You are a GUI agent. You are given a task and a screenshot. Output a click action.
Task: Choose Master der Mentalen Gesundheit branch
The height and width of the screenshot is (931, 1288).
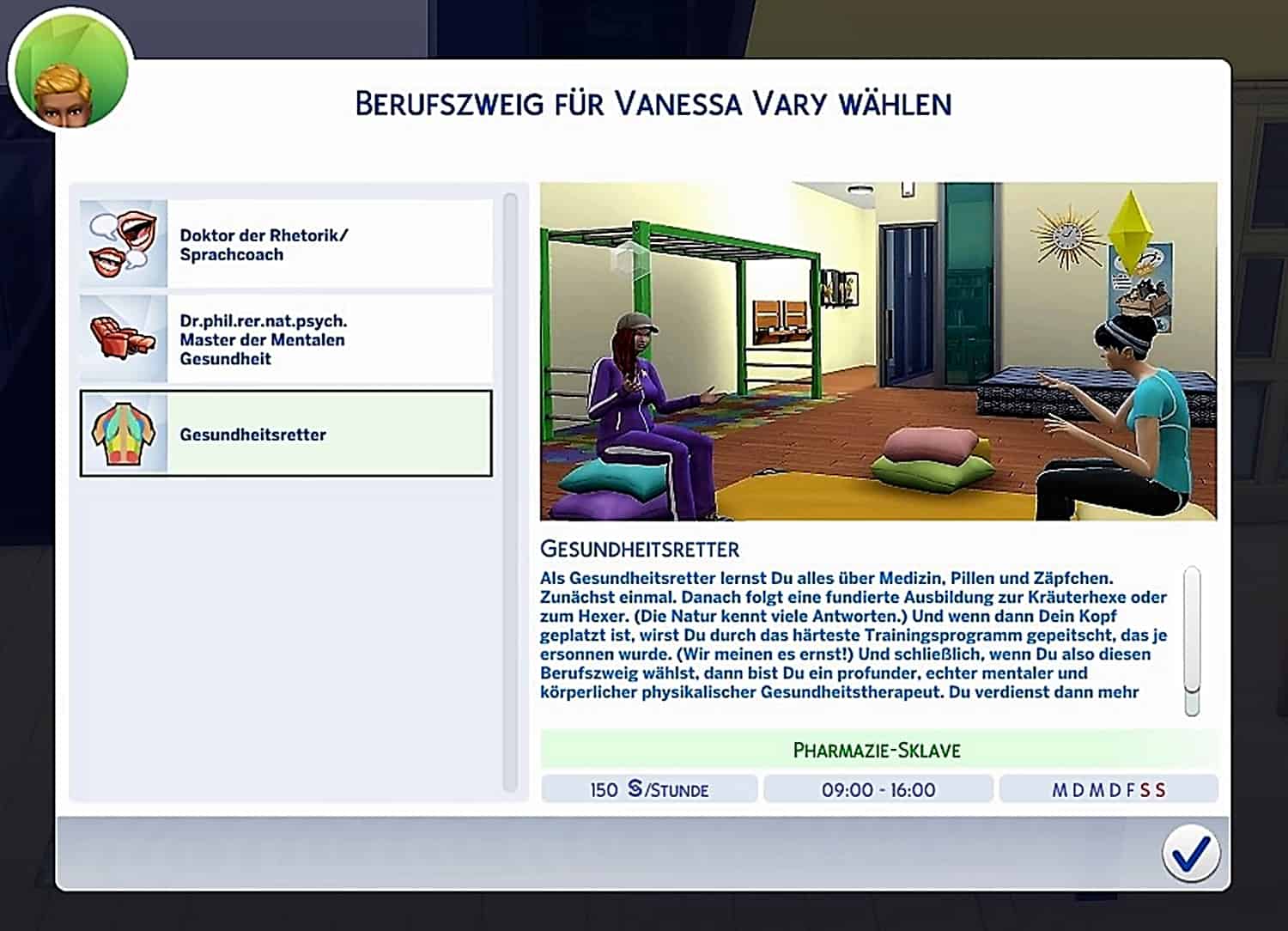tap(286, 339)
